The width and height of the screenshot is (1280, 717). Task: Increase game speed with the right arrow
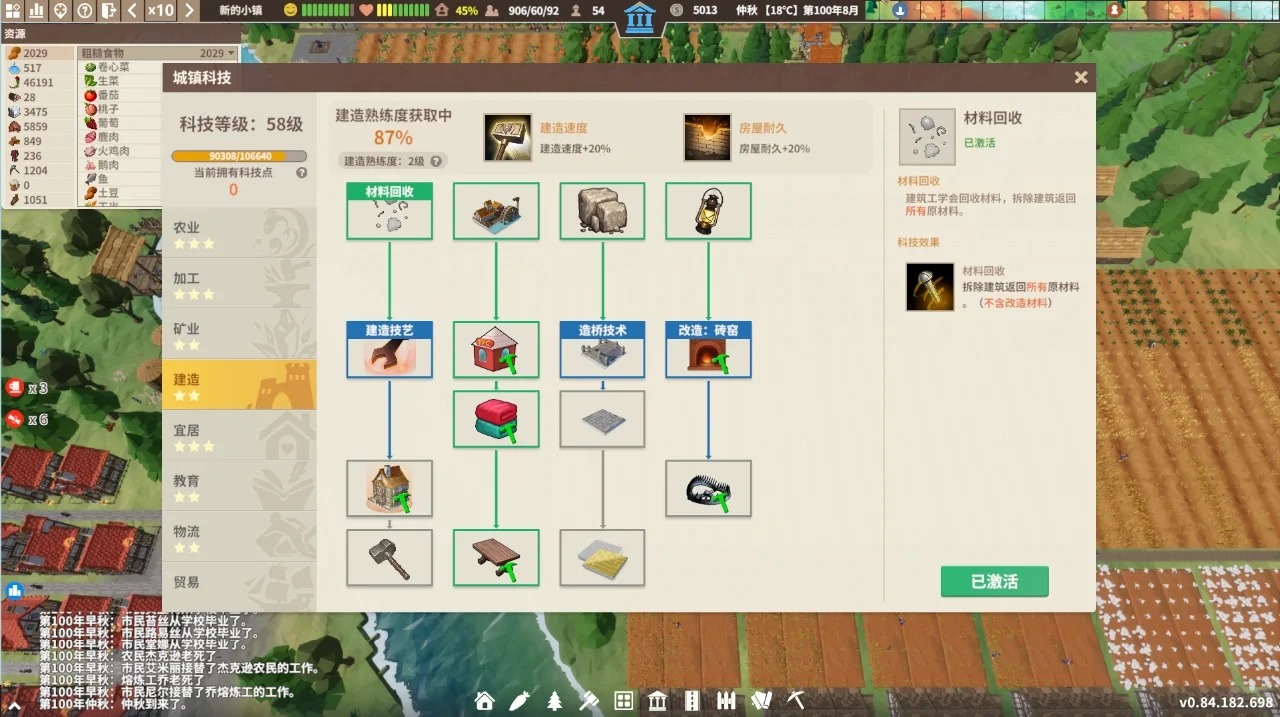tap(187, 11)
